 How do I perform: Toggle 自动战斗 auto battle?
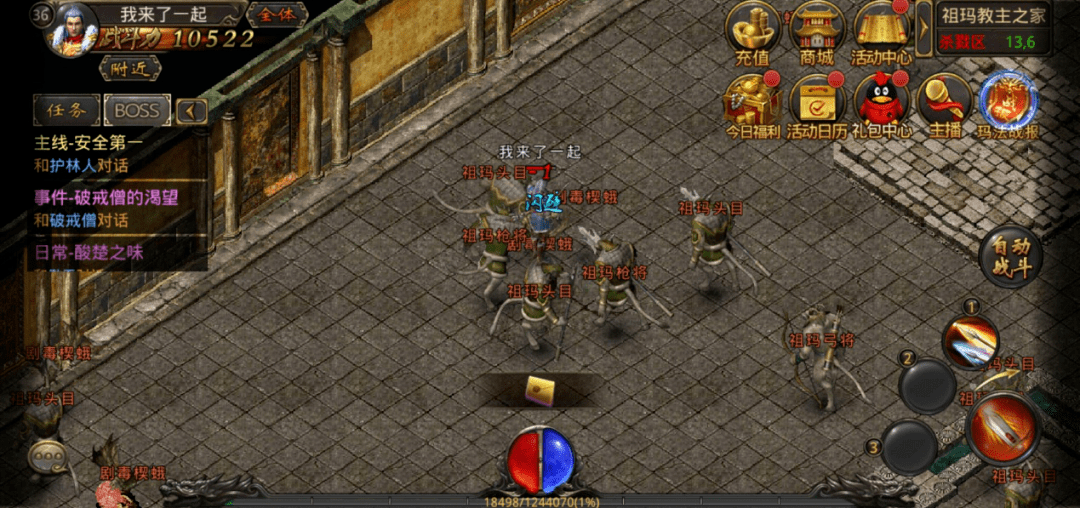[x=1011, y=259]
